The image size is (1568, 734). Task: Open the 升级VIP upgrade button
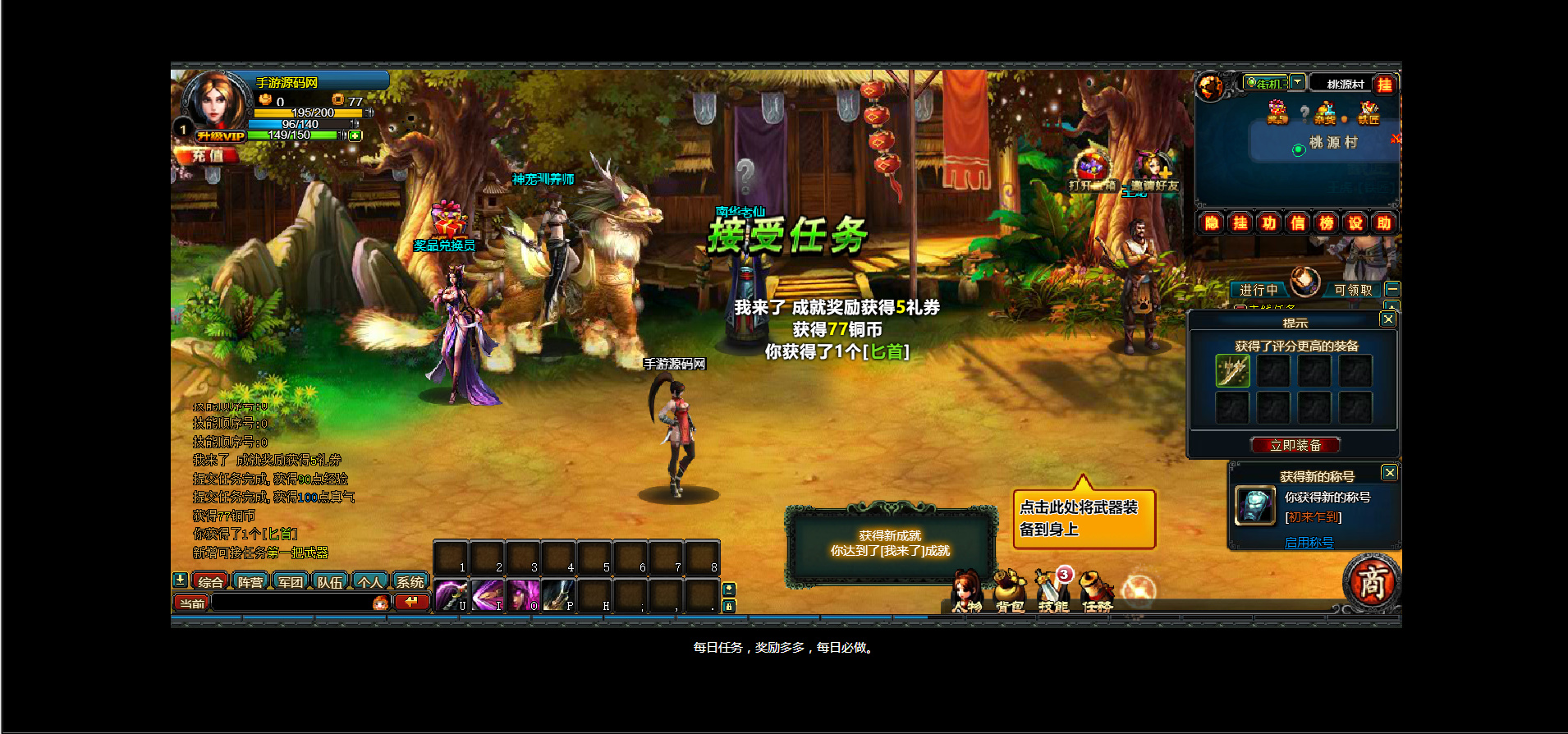[220, 136]
